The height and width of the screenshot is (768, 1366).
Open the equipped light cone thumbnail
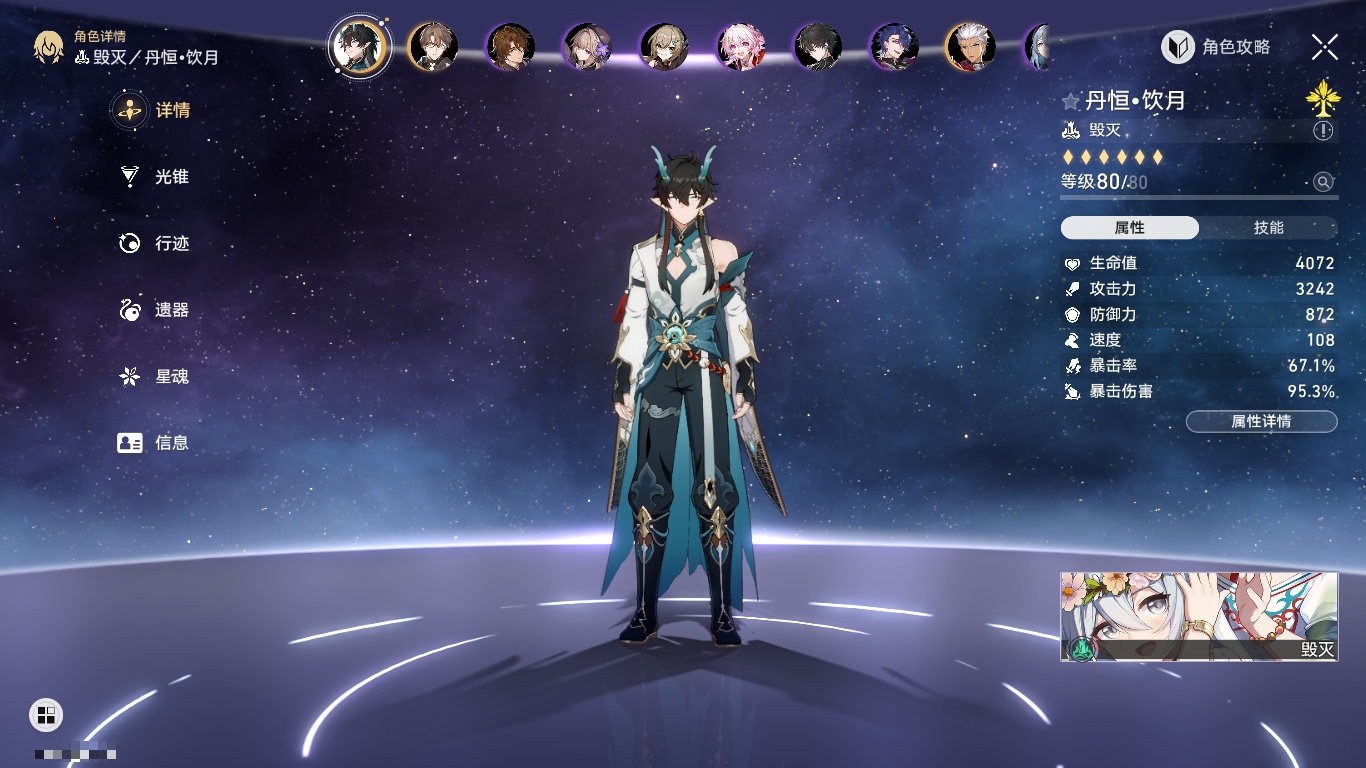[x=1198, y=616]
